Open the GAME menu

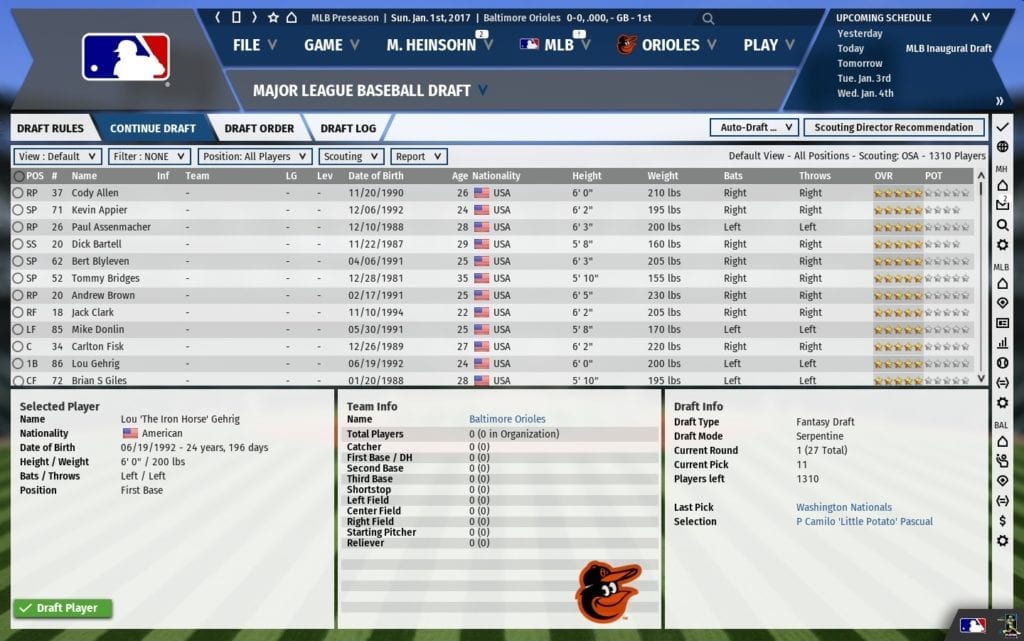331,45
